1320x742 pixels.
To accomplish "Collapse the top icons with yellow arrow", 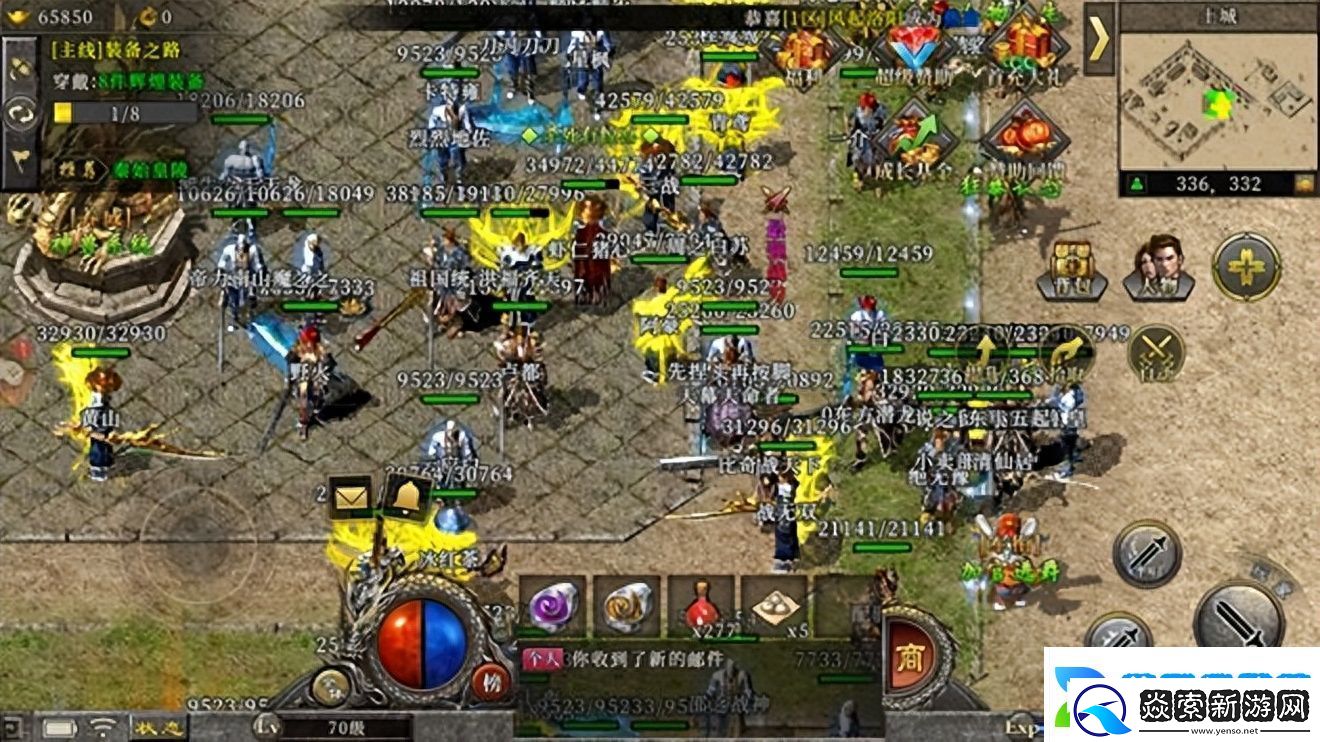I will point(1099,40).
